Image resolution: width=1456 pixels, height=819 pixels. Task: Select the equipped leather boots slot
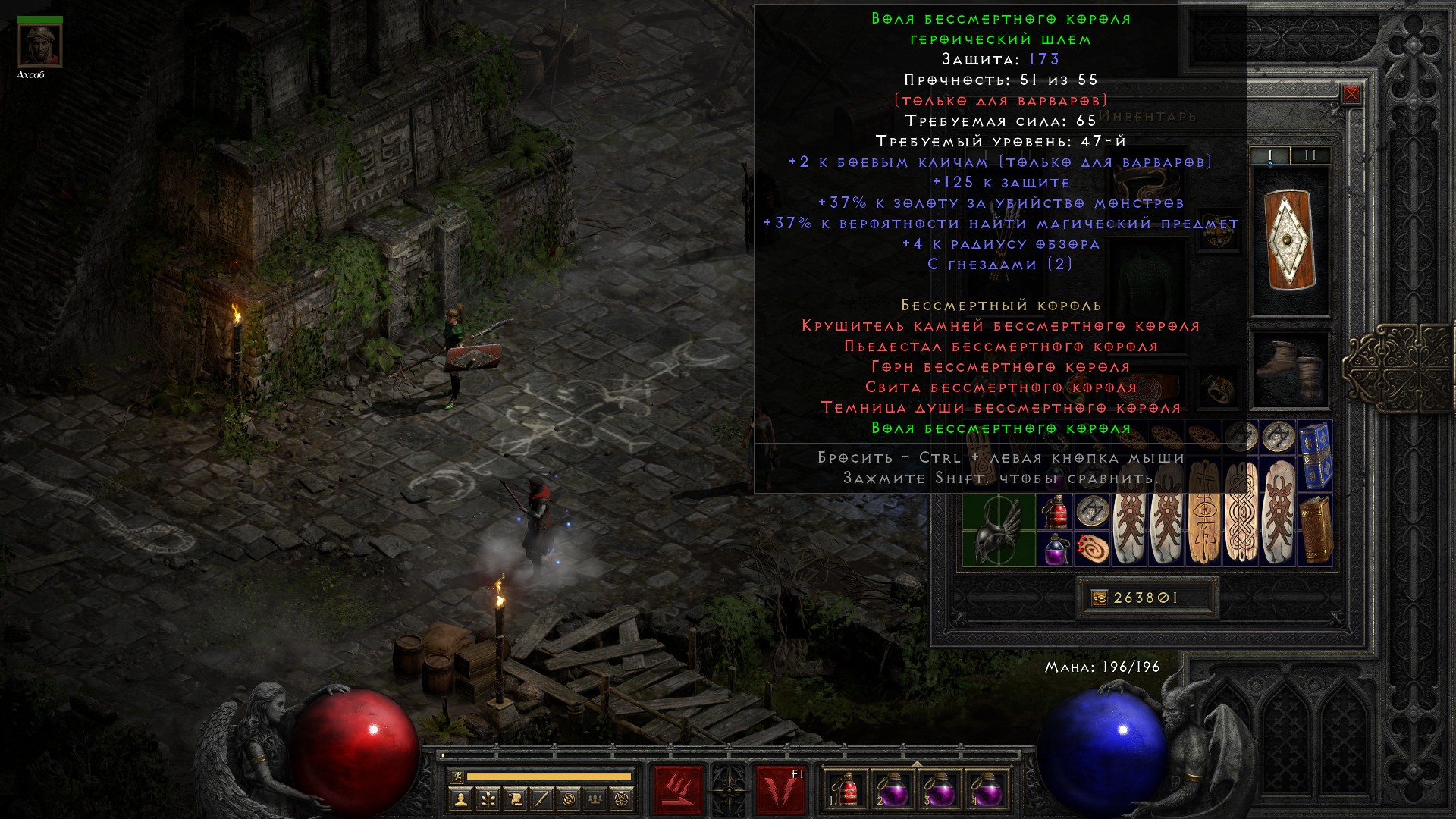[1289, 369]
